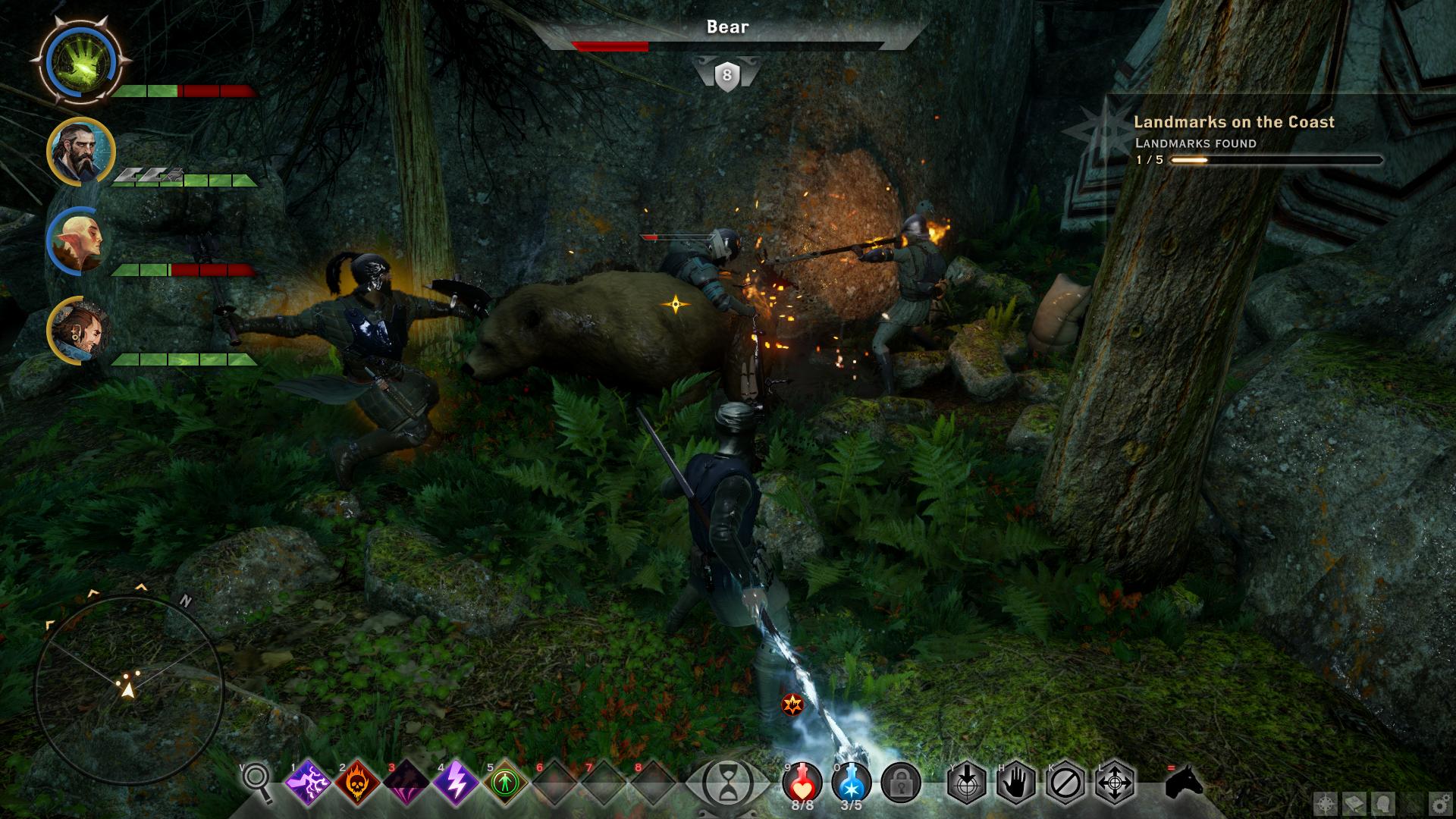The width and height of the screenshot is (1456, 819).
Task: Click the locked padlock potion slot
Action: pyautogui.click(x=901, y=783)
